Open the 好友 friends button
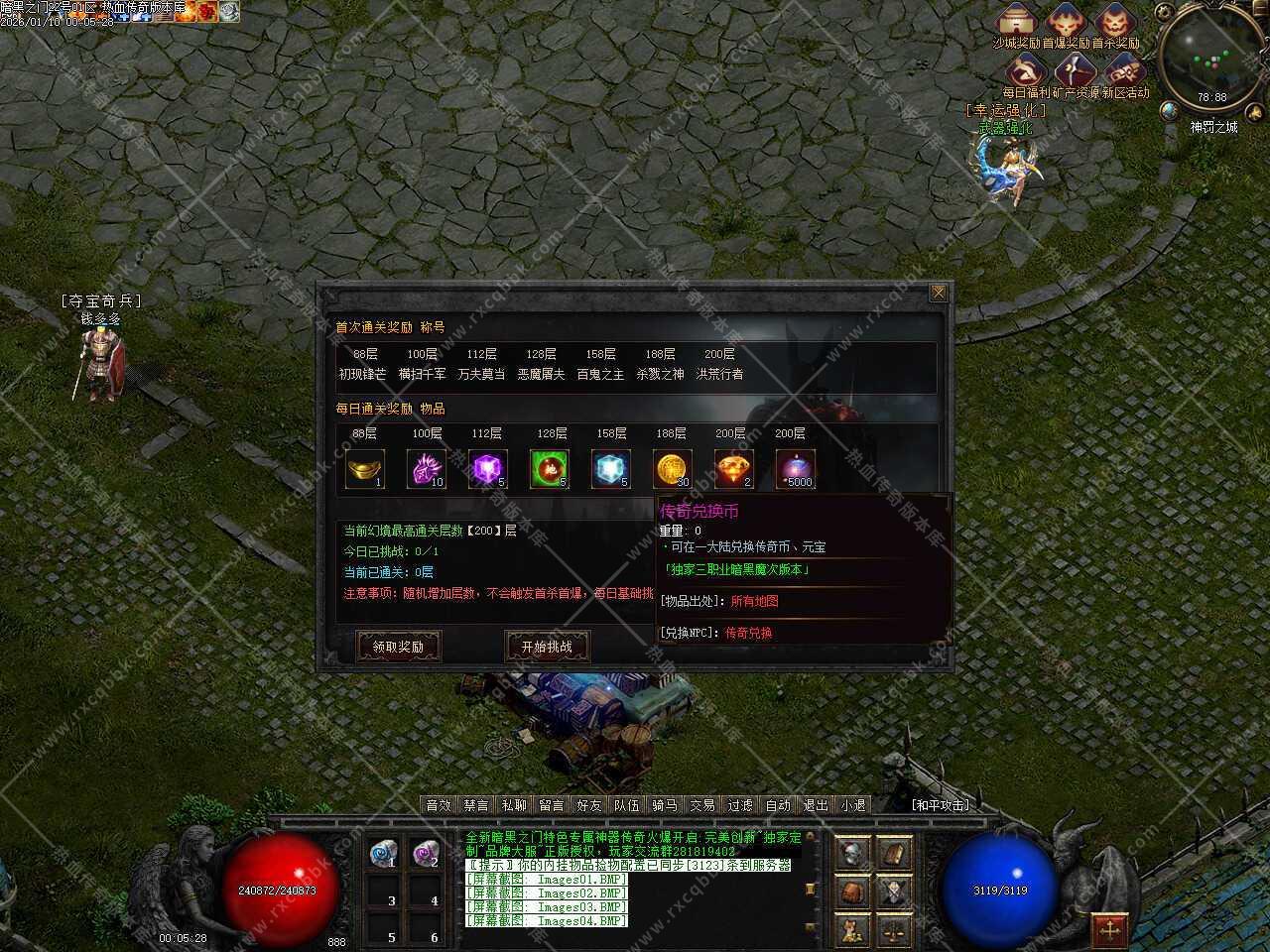 click(589, 805)
